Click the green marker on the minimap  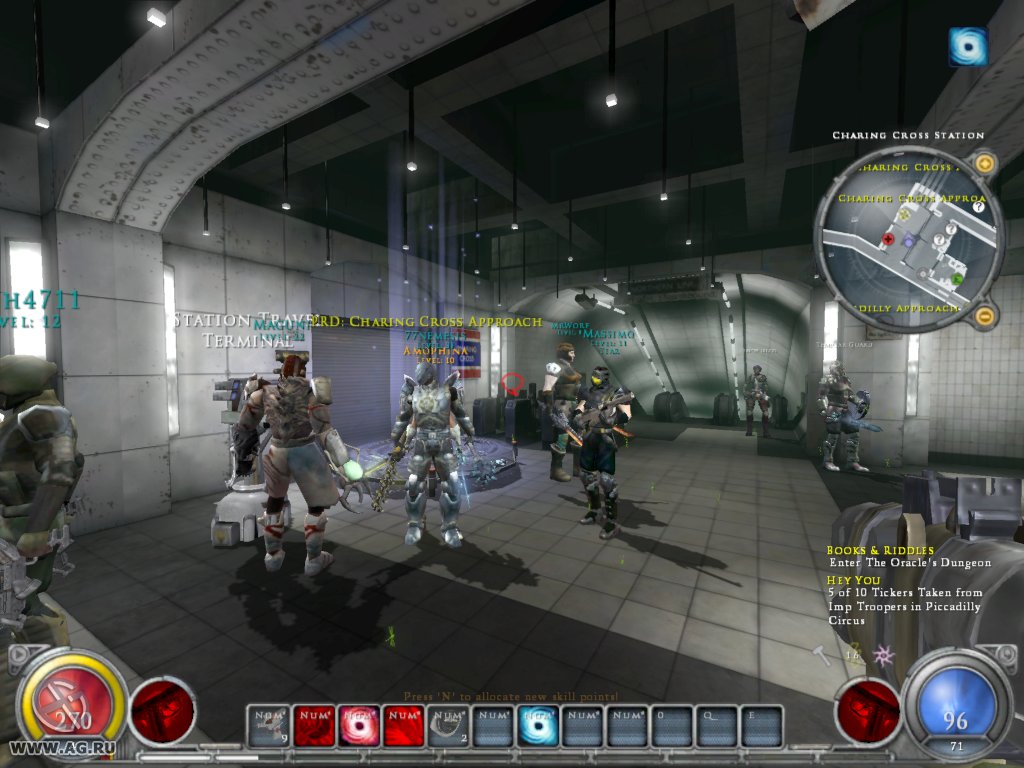pos(957,278)
